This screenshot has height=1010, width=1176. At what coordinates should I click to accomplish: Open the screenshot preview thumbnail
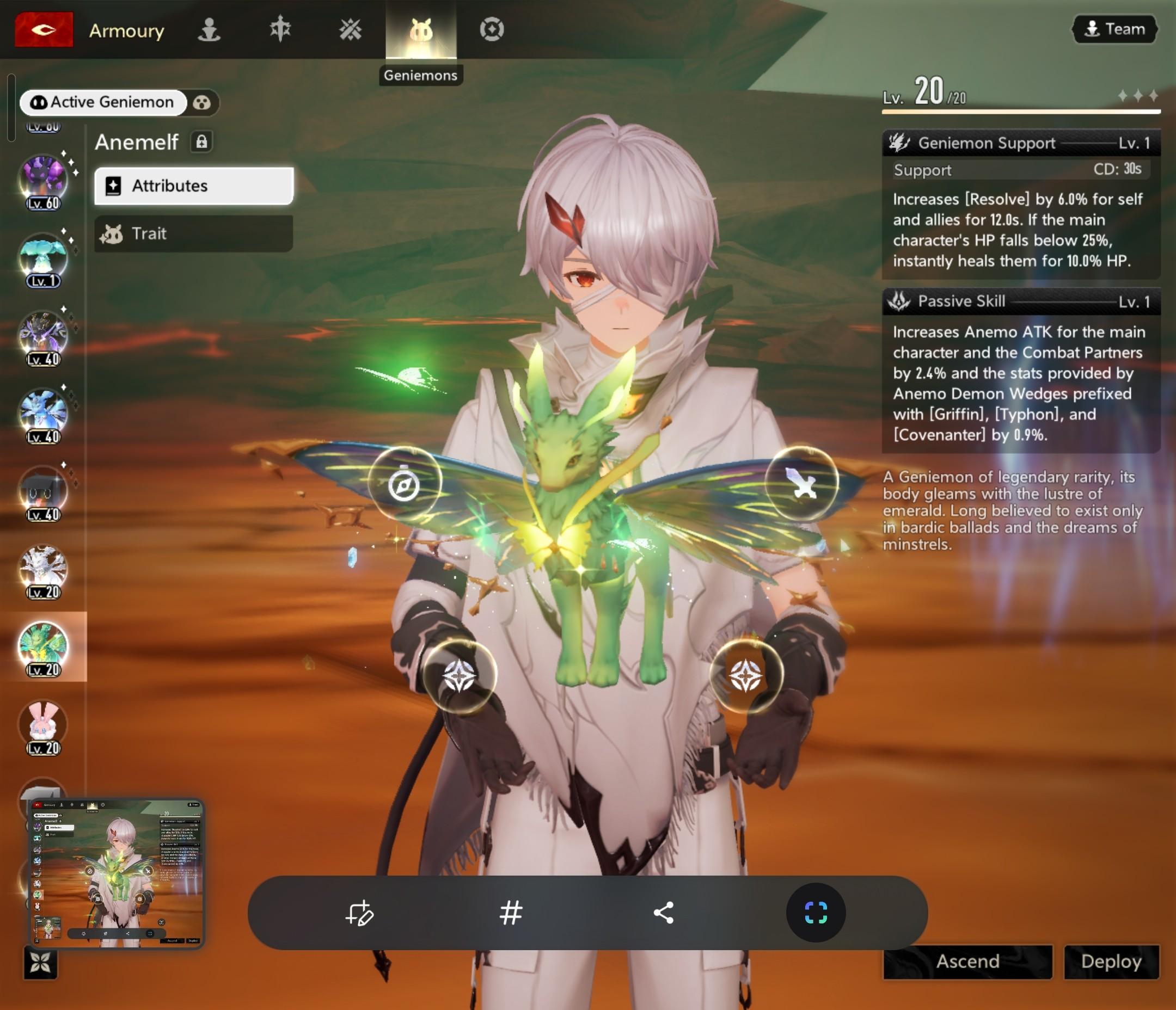coord(117,873)
